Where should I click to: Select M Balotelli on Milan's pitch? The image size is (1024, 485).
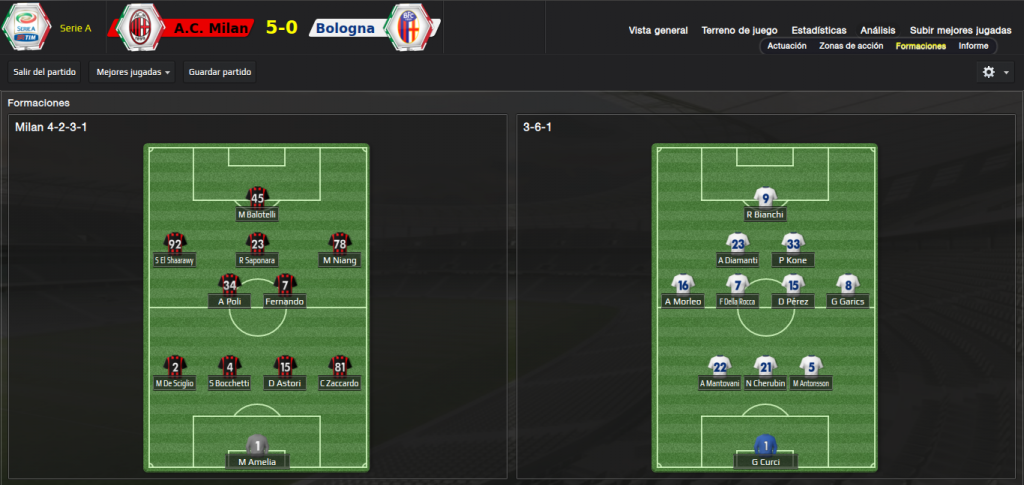coord(257,214)
